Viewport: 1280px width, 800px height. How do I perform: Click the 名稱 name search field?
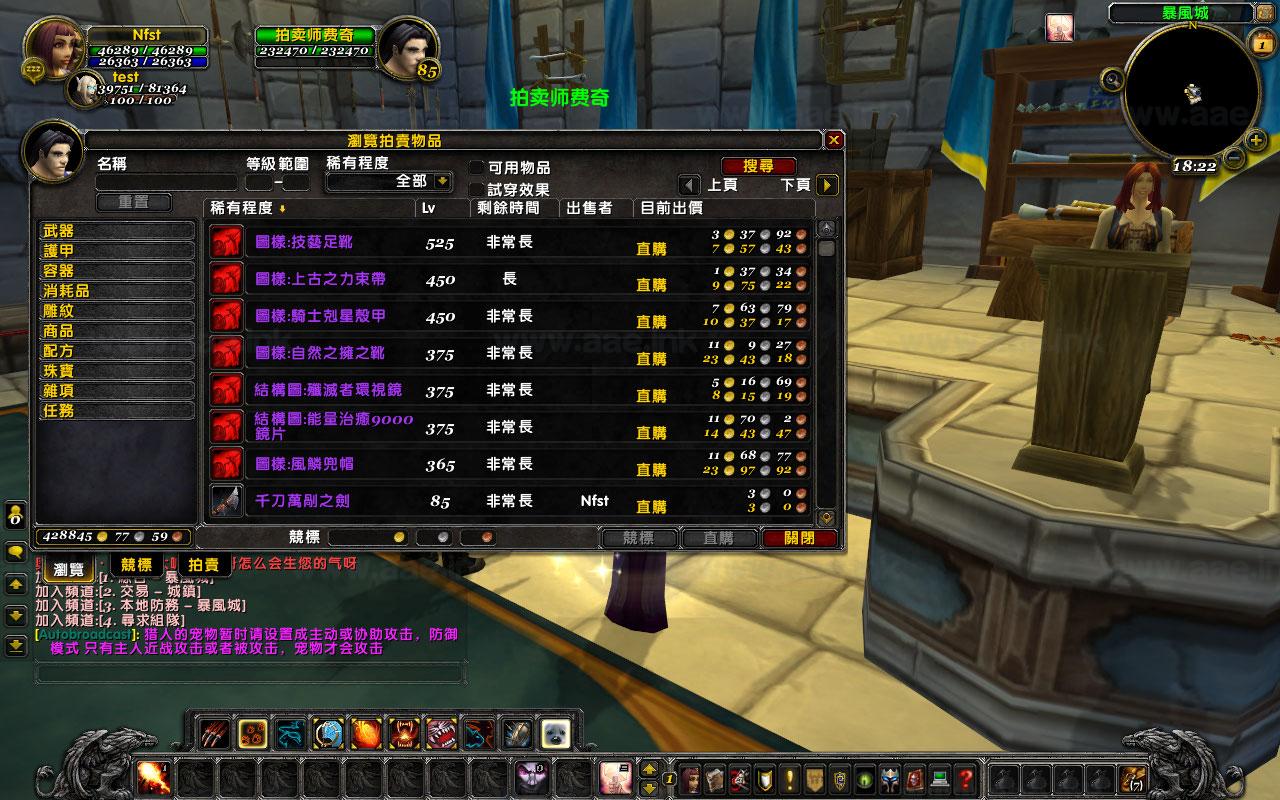click(166, 183)
